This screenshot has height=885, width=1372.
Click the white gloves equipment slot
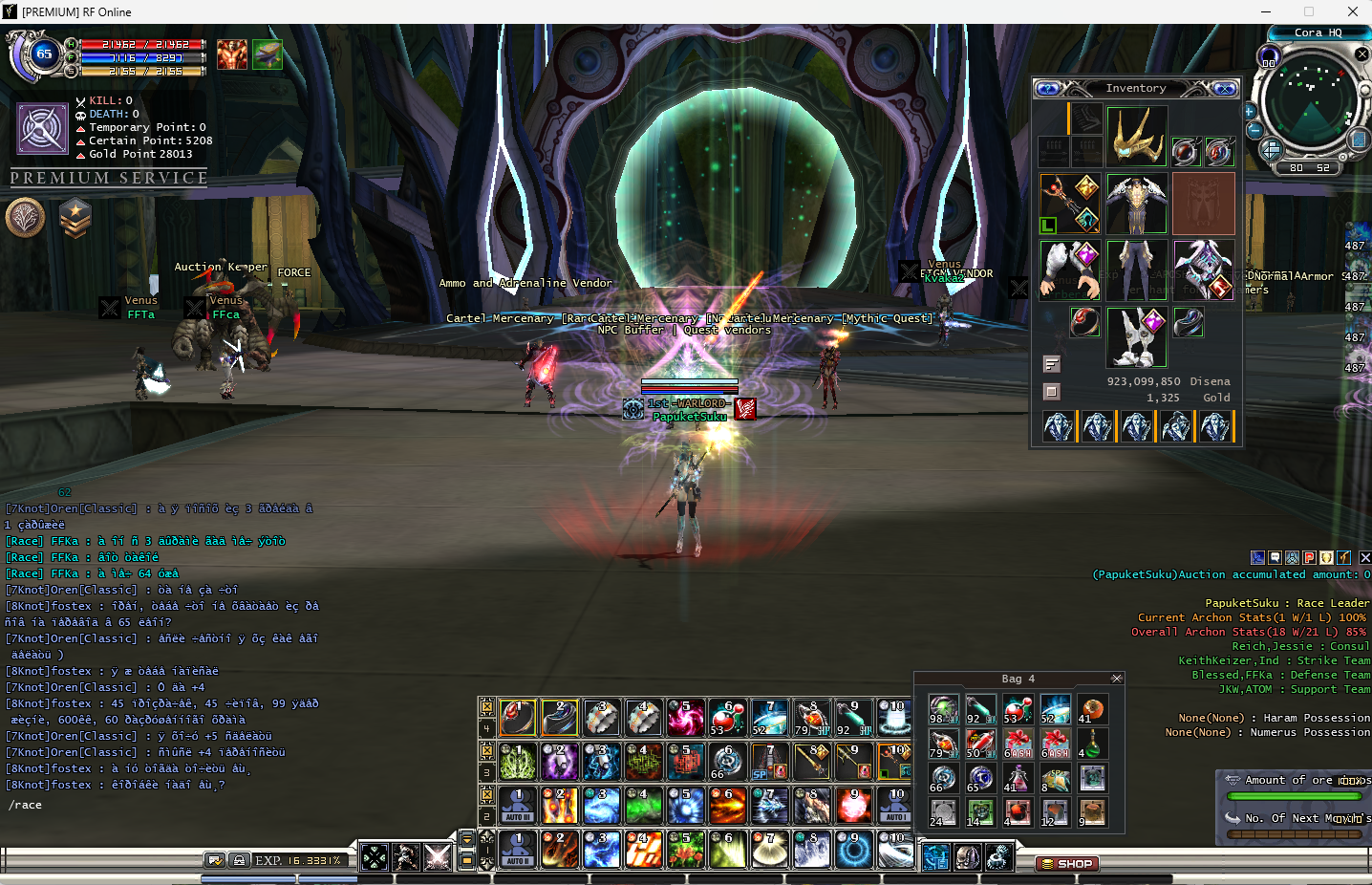[x=1070, y=270]
